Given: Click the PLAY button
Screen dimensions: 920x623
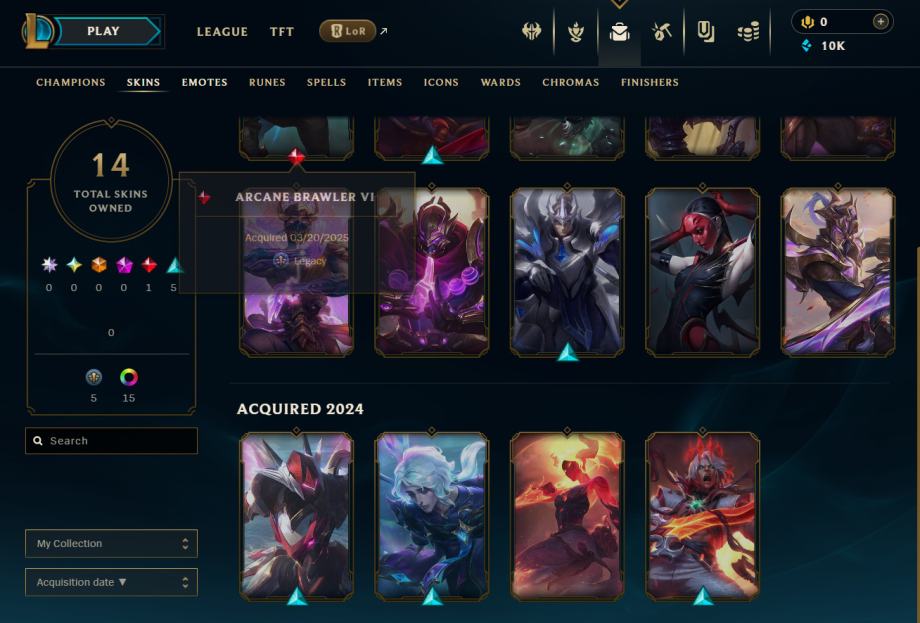Looking at the screenshot, I should [103, 32].
